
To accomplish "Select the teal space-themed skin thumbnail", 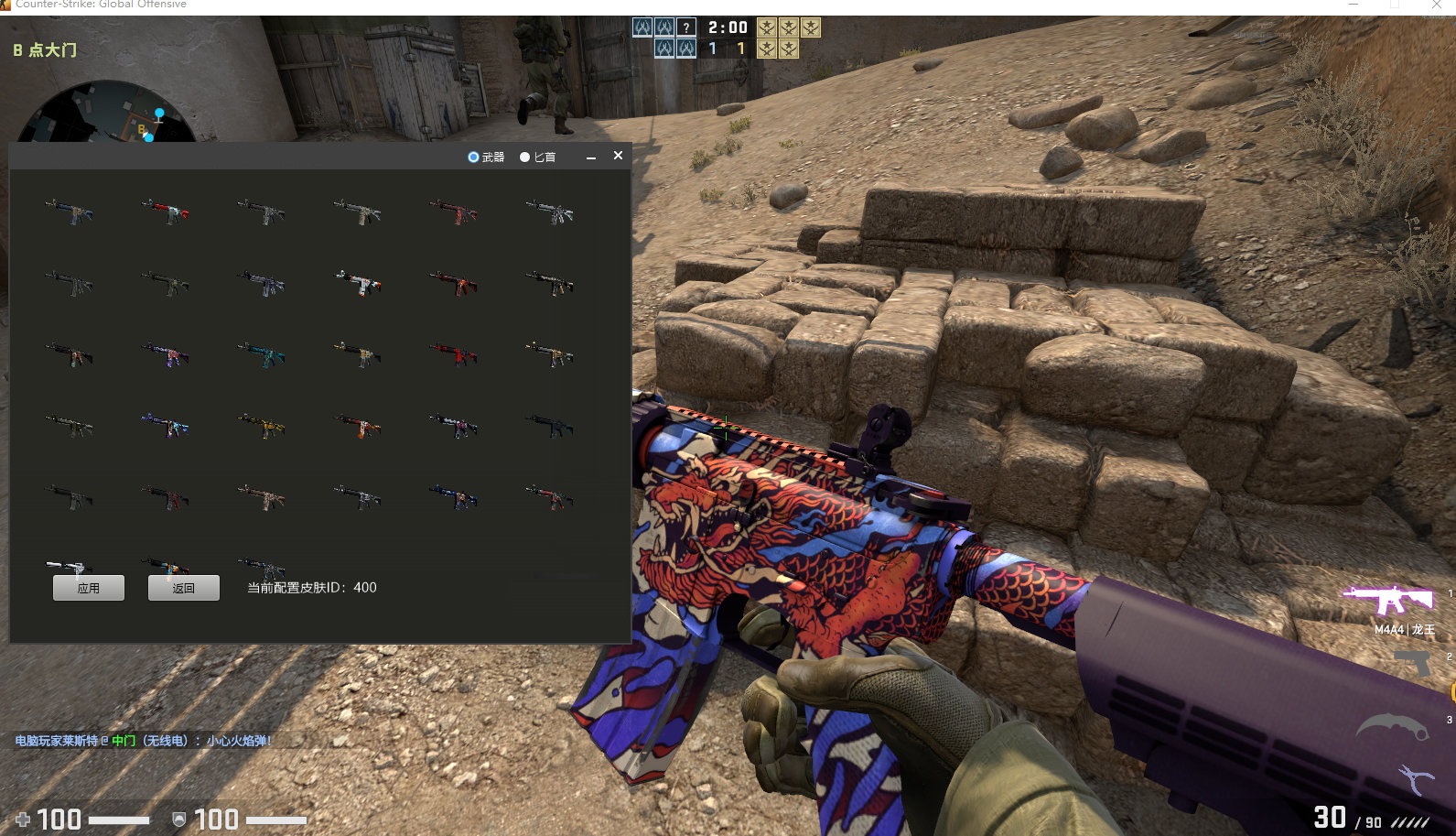I will click(x=262, y=357).
